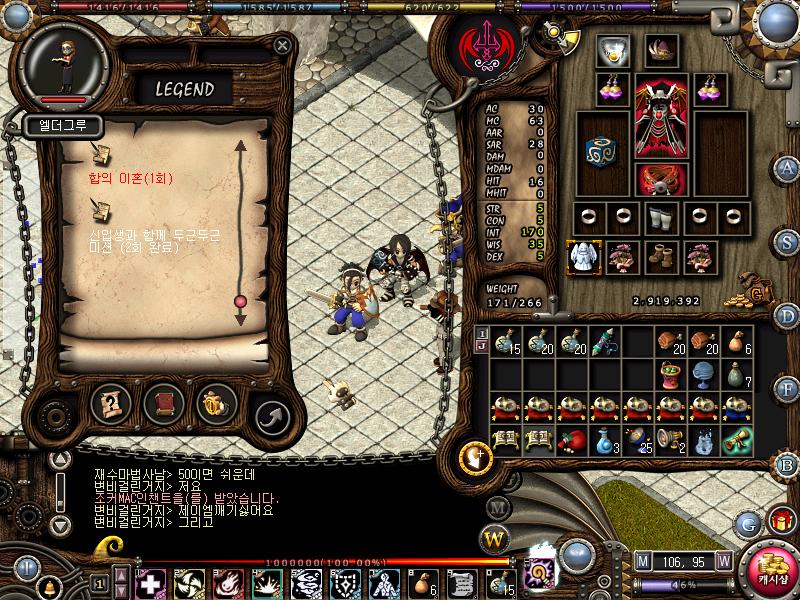Click the round W button near chat

point(495,540)
